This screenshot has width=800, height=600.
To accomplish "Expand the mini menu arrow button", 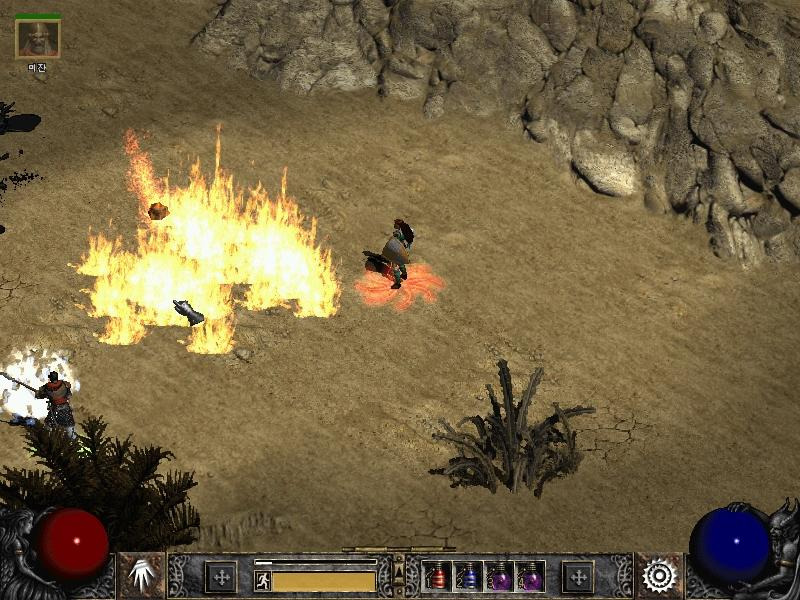I will pyautogui.click(x=399, y=570).
